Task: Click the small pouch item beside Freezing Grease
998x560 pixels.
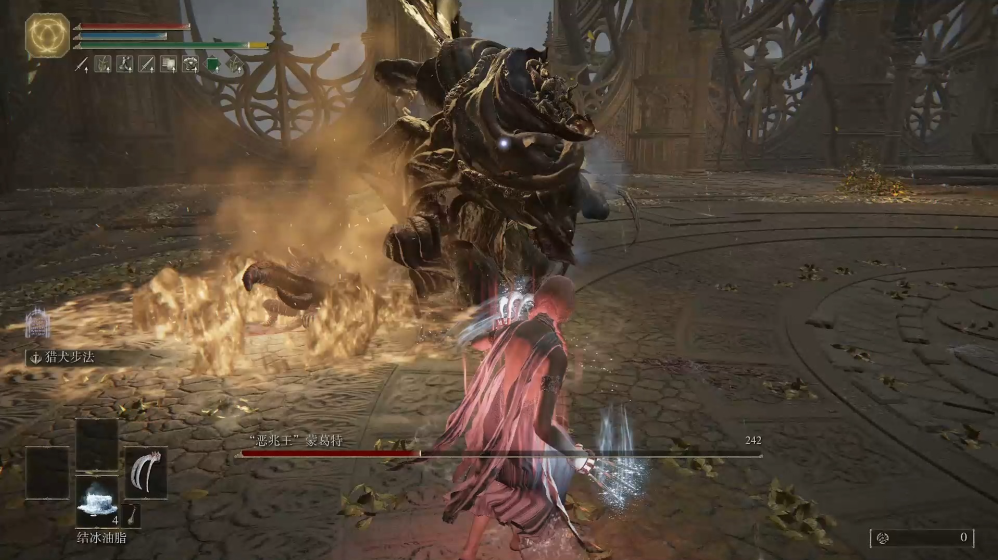Action: [x=132, y=515]
